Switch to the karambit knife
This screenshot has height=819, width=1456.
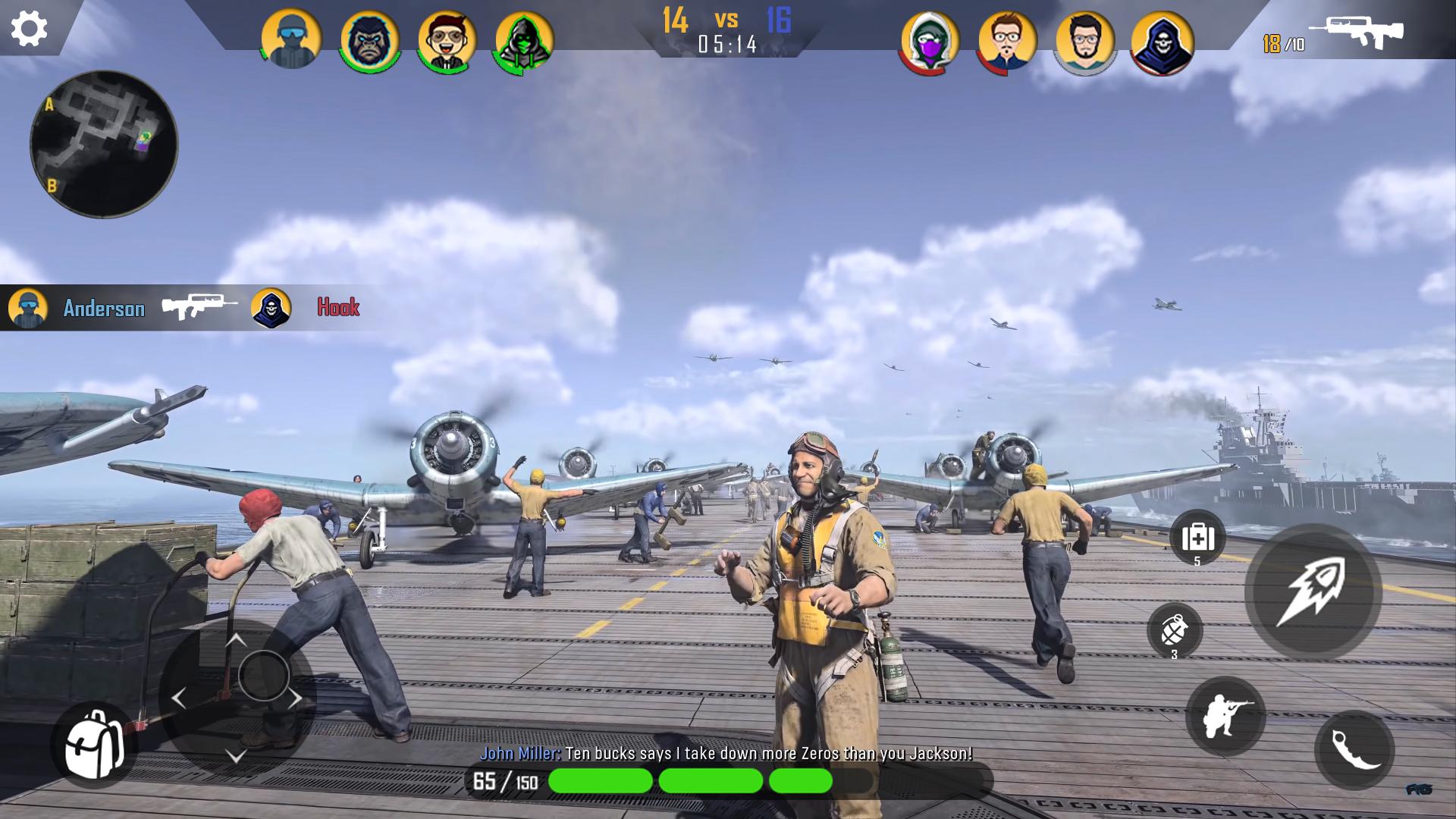[1354, 750]
